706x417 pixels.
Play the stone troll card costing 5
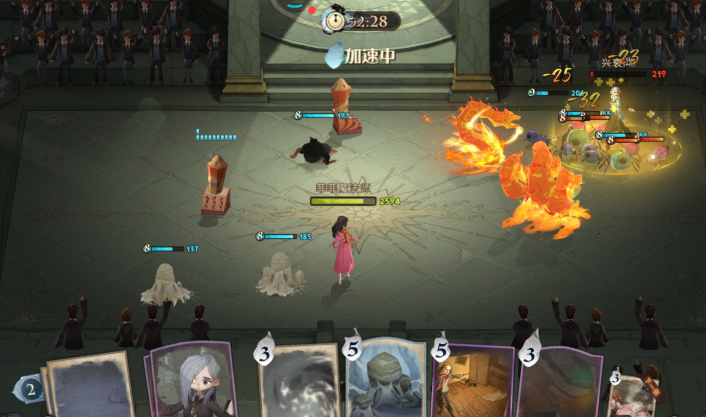pos(385,382)
